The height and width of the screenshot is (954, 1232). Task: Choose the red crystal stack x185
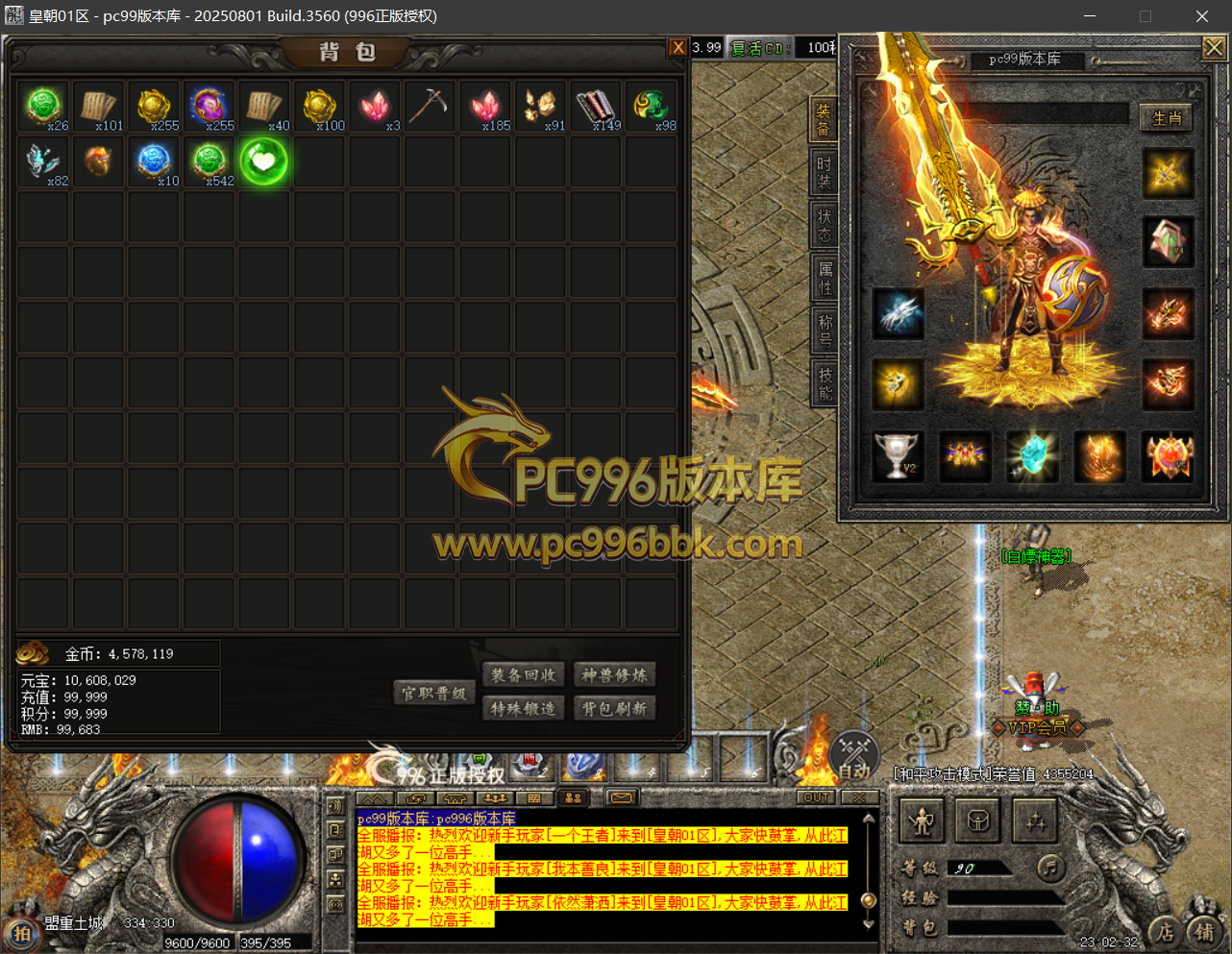pyautogui.click(x=484, y=106)
